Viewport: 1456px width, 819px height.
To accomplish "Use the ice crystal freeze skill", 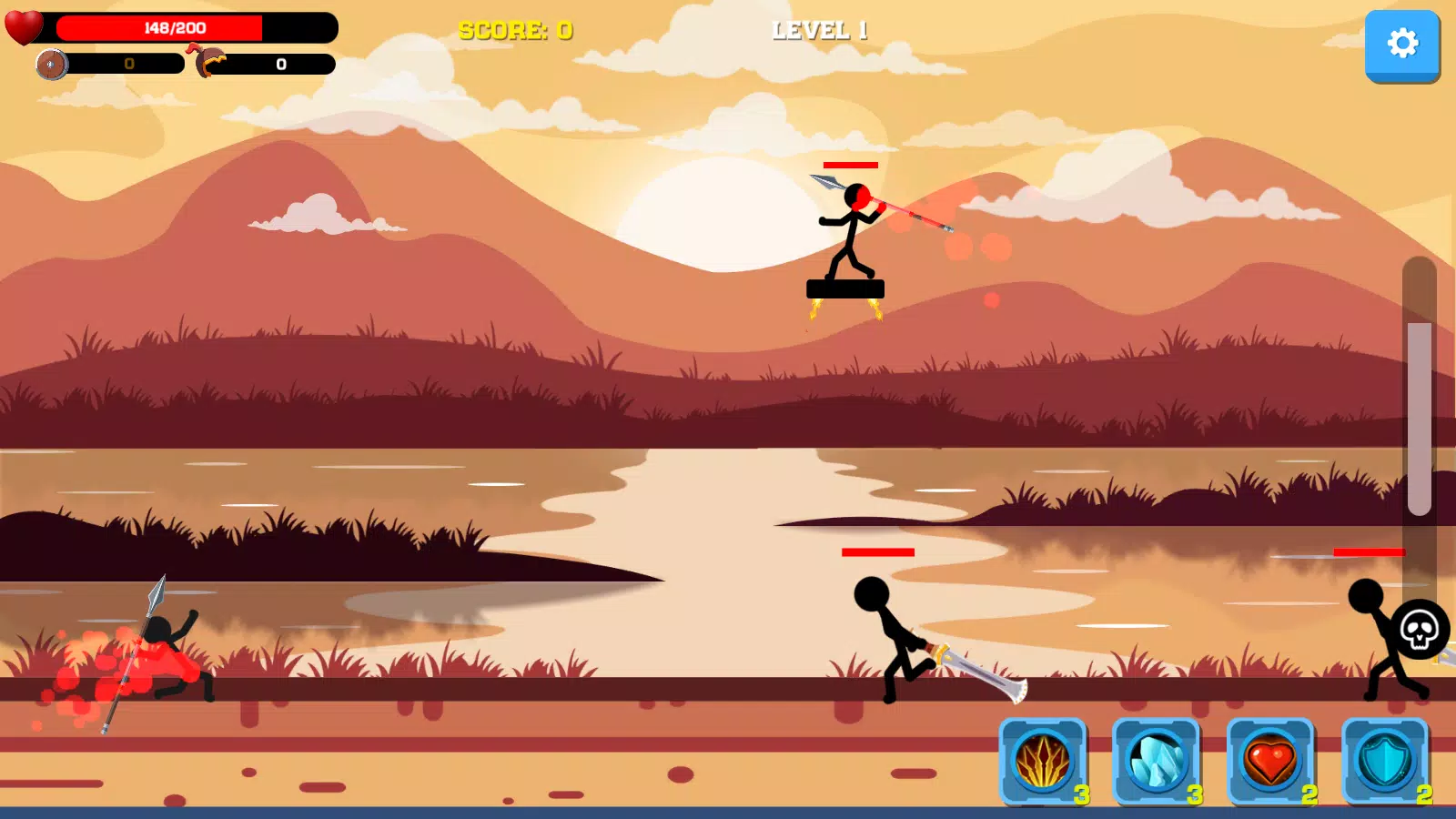I will point(1157,761).
